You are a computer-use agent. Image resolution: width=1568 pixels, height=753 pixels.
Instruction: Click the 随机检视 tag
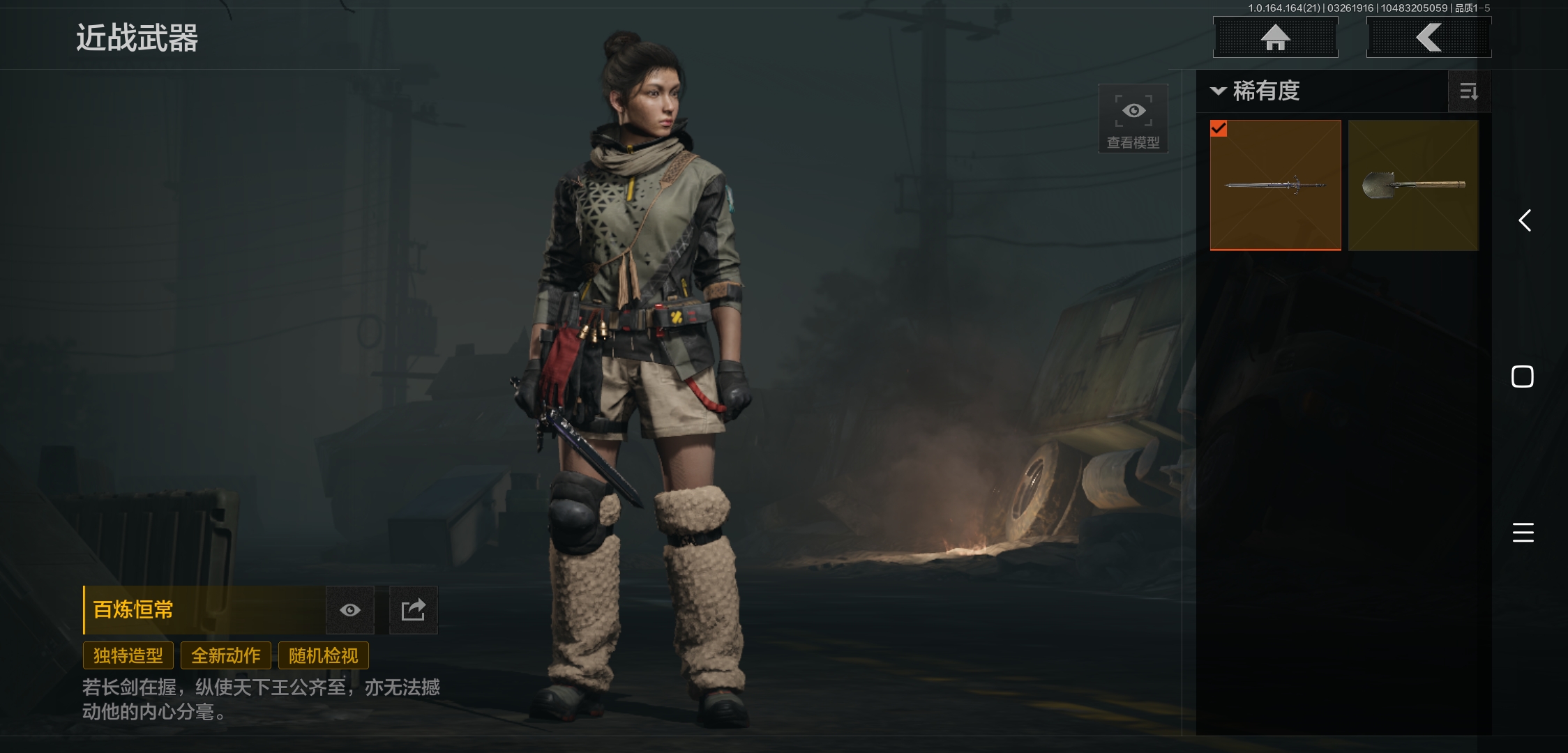(x=324, y=655)
